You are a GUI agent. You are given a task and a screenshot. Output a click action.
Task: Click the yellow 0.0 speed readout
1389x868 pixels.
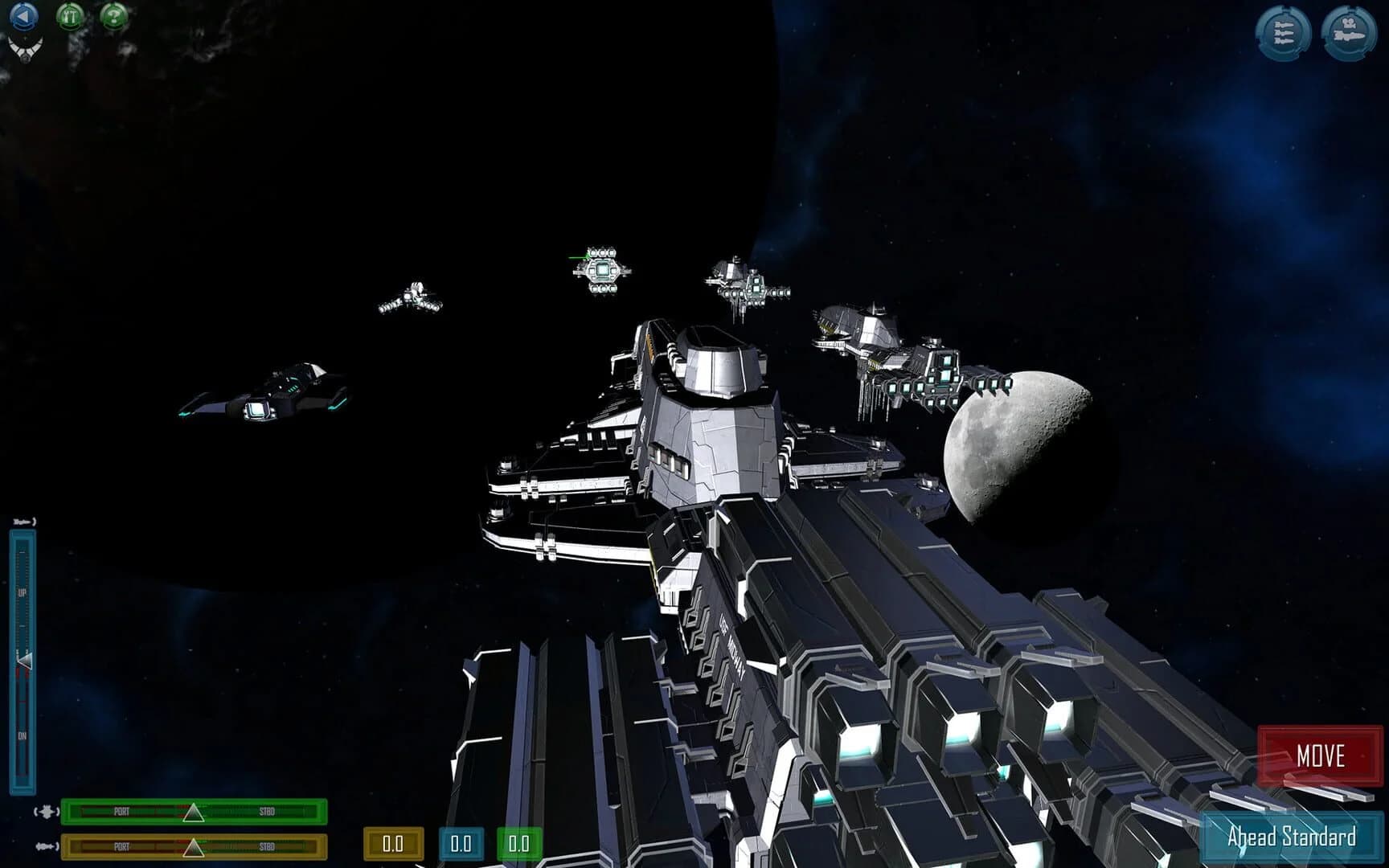(393, 845)
